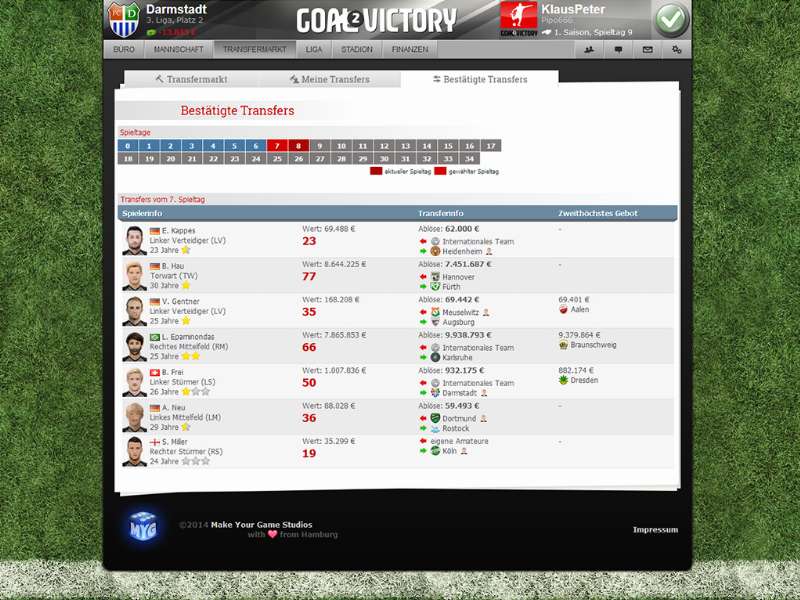Switch to the Transfermarkt tab

191,79
